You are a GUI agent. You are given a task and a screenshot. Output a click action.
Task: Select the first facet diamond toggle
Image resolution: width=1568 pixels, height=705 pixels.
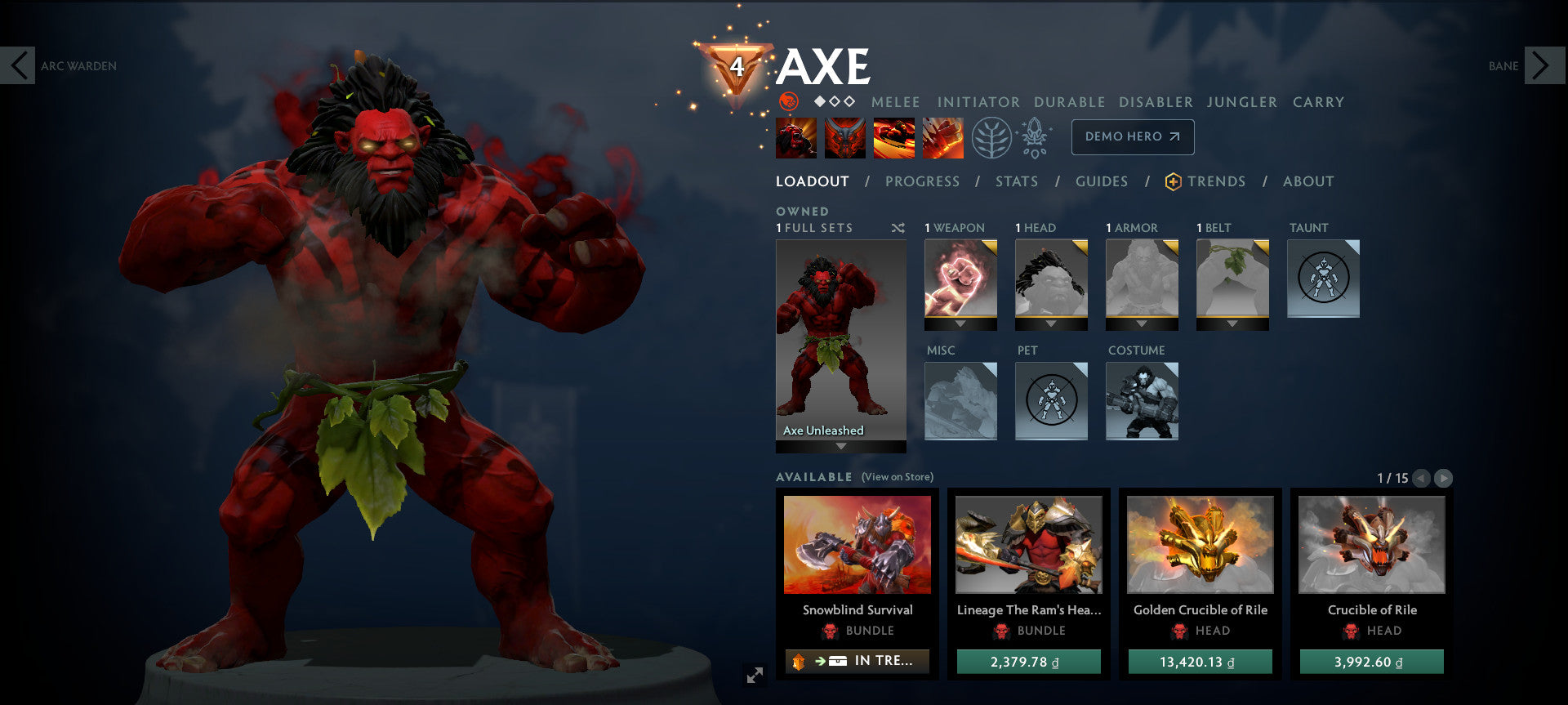819,103
